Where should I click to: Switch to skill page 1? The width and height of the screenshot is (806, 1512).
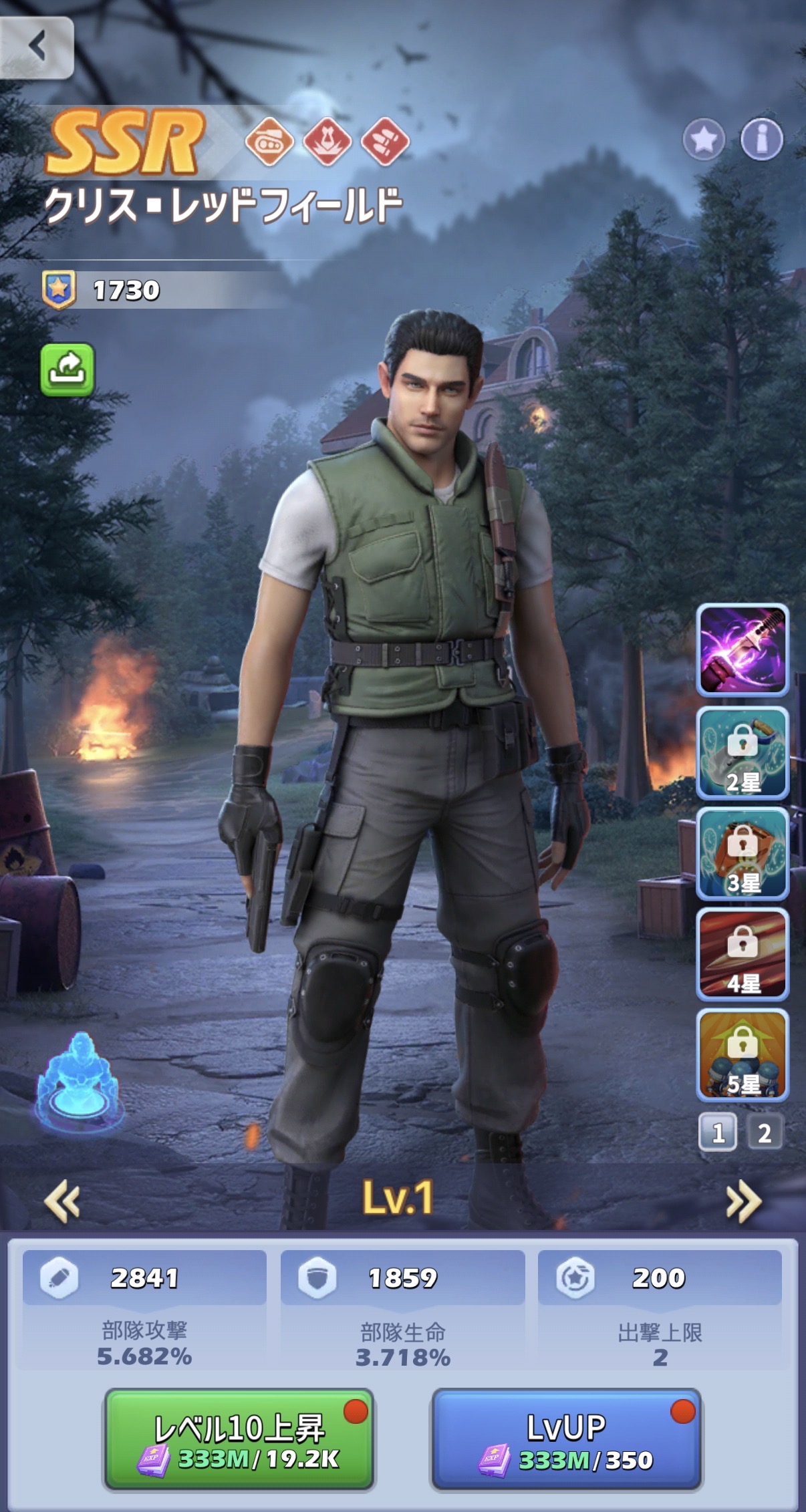click(x=718, y=1132)
